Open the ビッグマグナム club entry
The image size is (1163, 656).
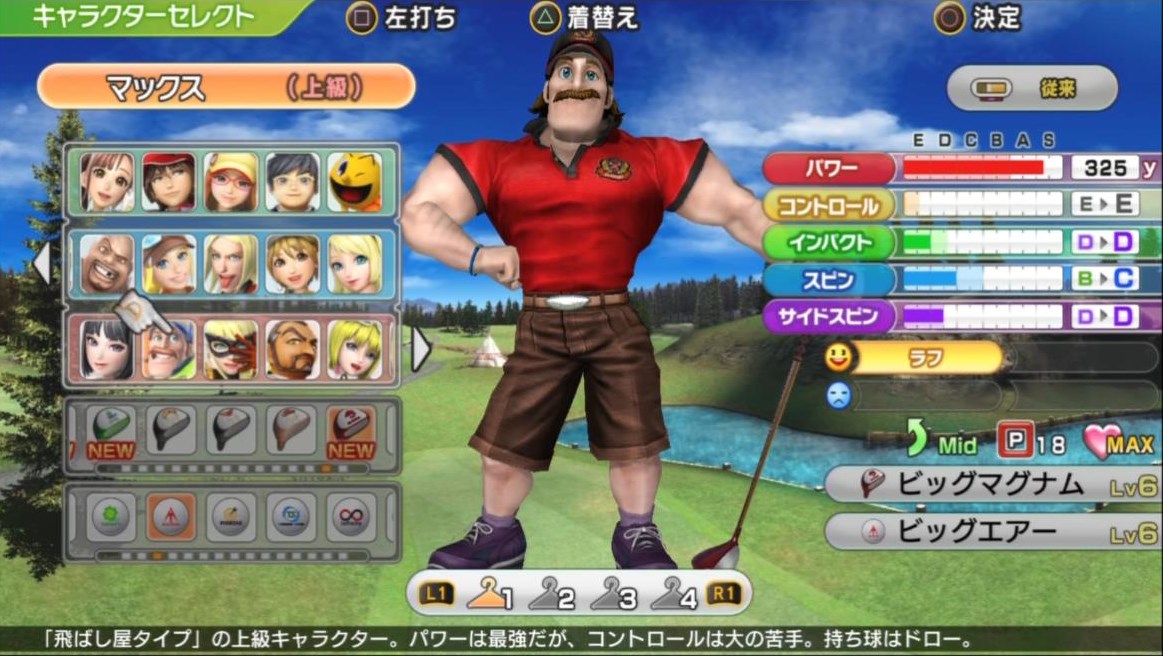pyautogui.click(x=992, y=485)
